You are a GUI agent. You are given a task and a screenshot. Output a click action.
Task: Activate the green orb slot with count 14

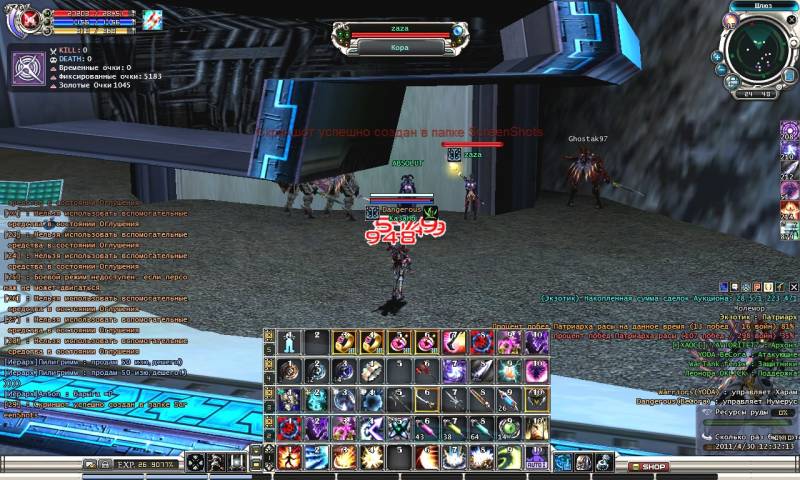tap(509, 429)
